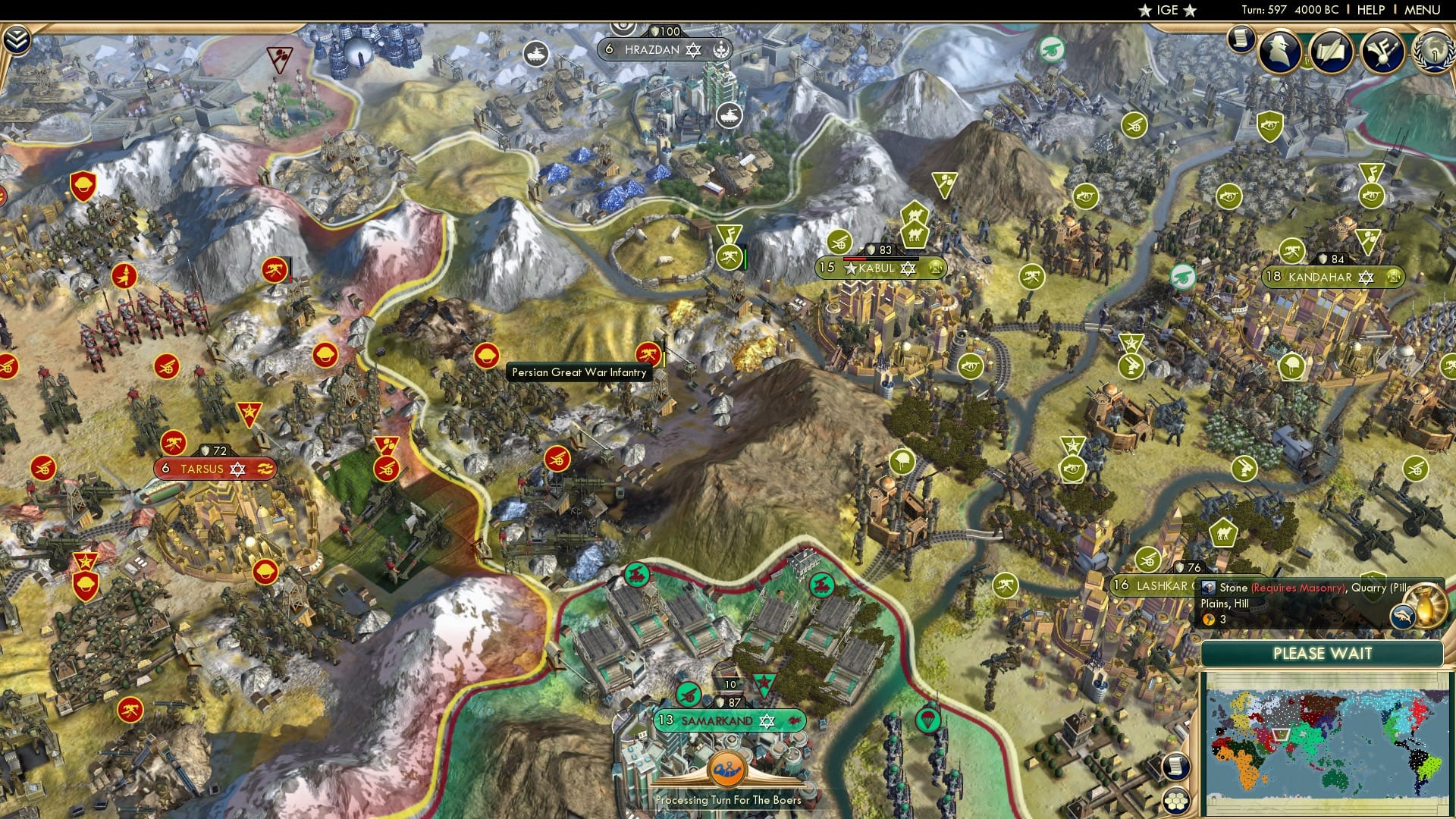
Task: Click the scroll icon beside the minimap
Action: (1176, 767)
